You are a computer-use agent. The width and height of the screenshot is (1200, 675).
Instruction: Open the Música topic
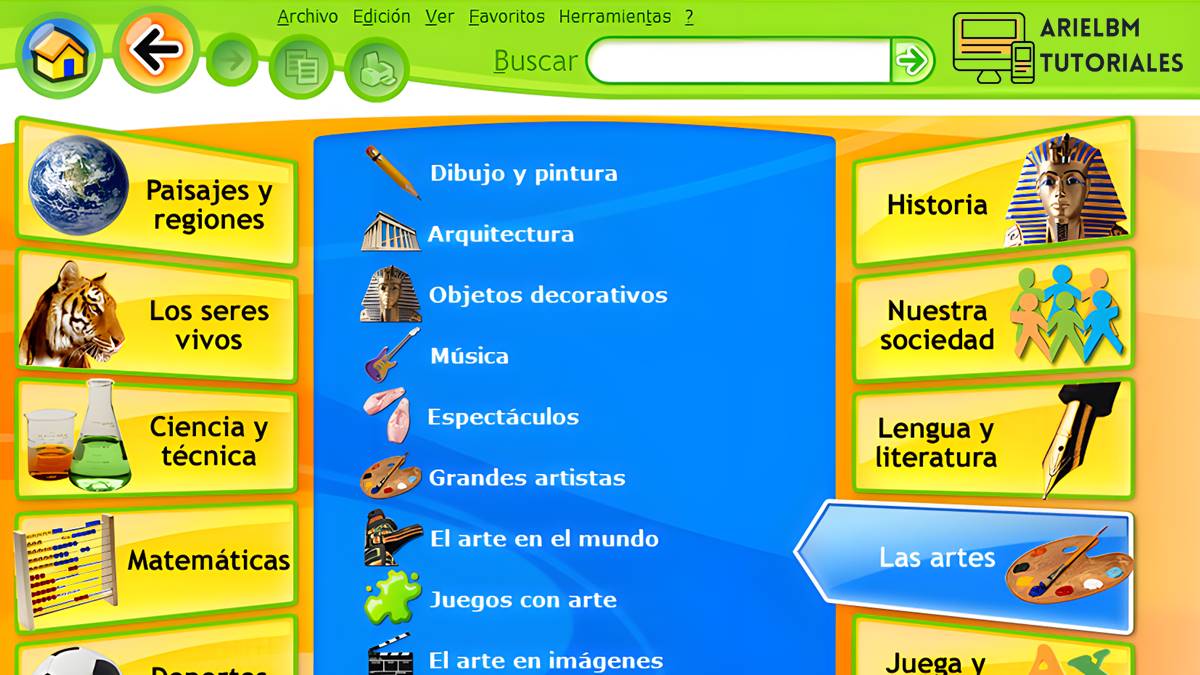click(469, 356)
